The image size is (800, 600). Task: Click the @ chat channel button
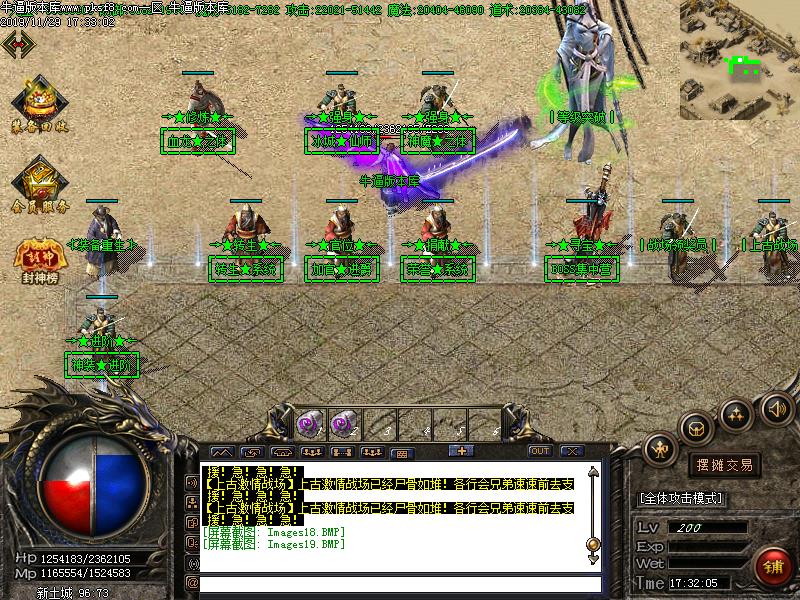[192, 583]
